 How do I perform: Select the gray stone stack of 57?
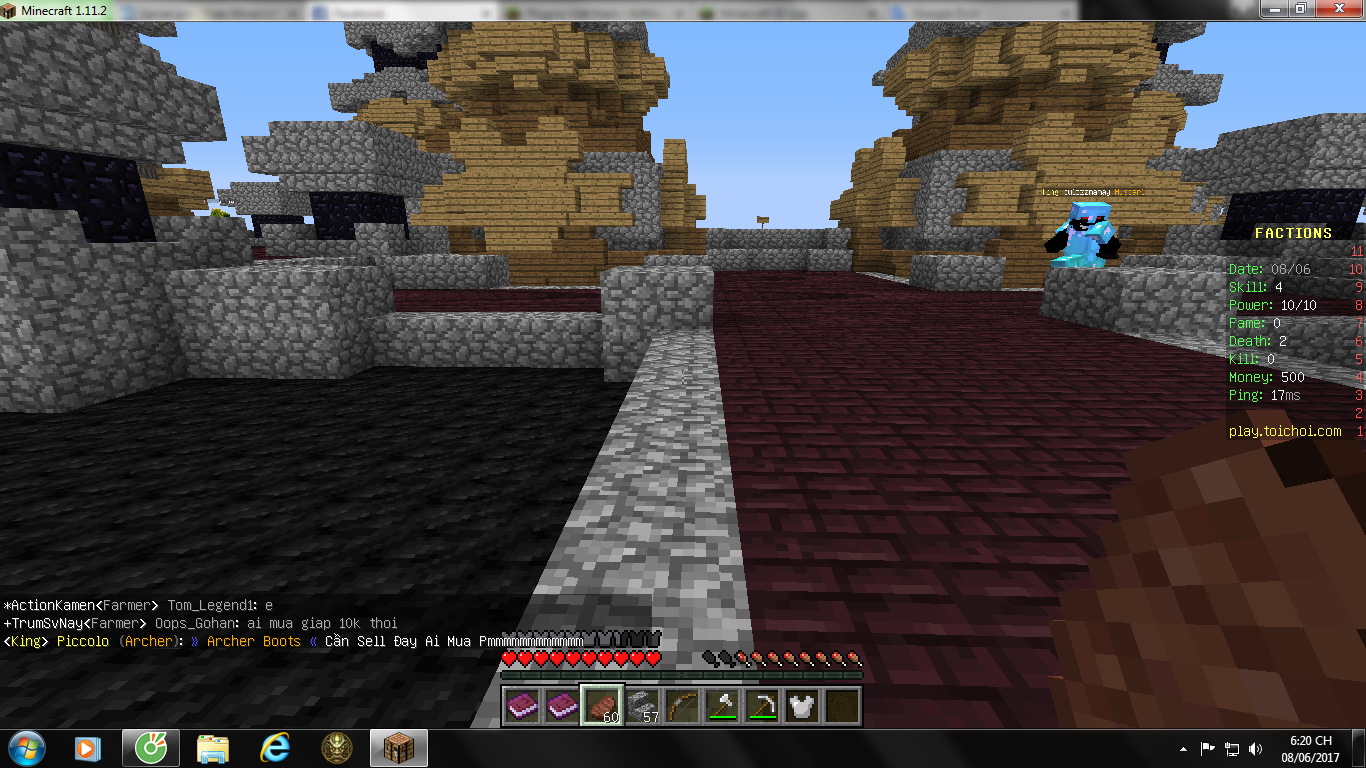click(x=643, y=706)
